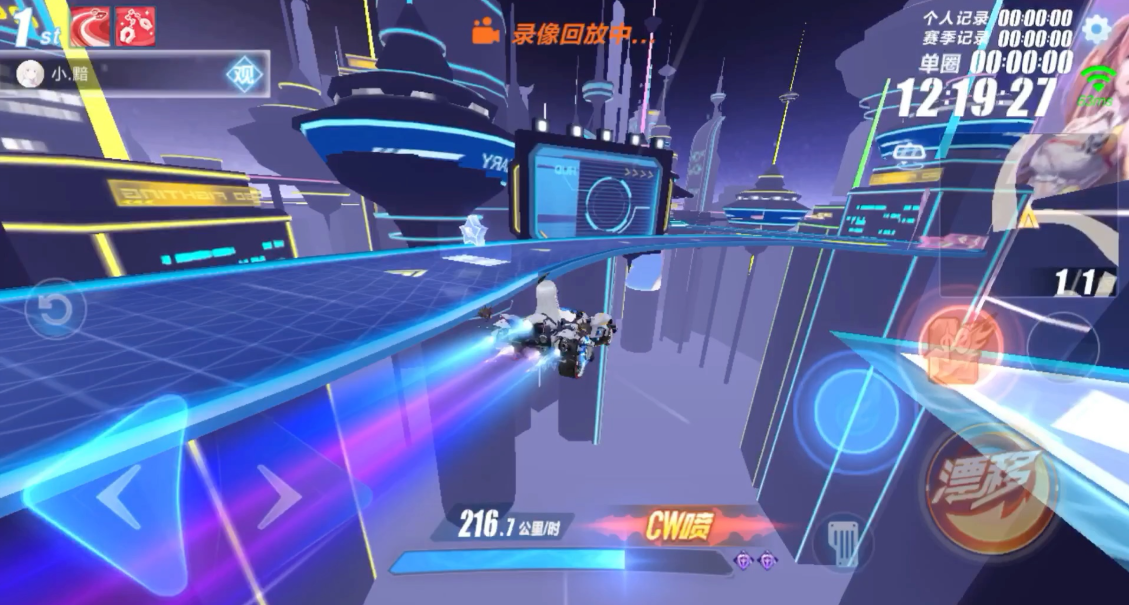Click the 观 spectate diamond icon
Viewport: 1129px width, 605px height.
click(242, 74)
